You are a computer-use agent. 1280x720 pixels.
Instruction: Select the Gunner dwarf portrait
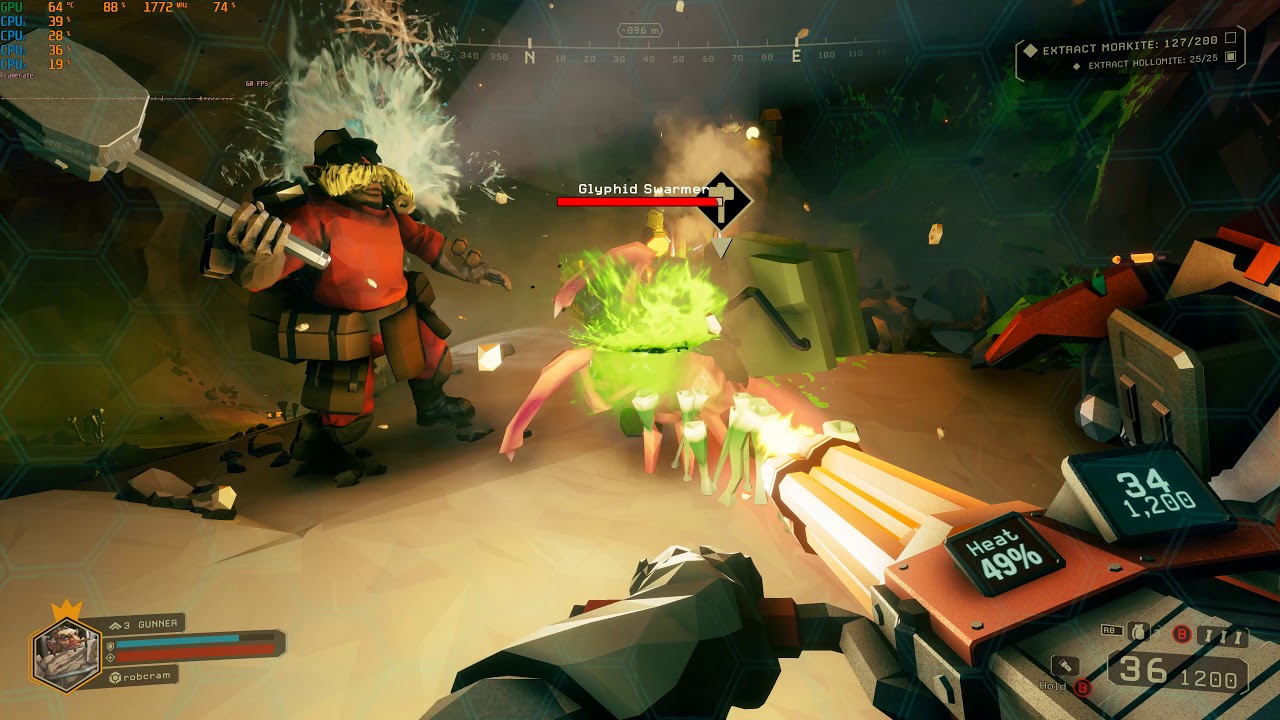(x=66, y=651)
